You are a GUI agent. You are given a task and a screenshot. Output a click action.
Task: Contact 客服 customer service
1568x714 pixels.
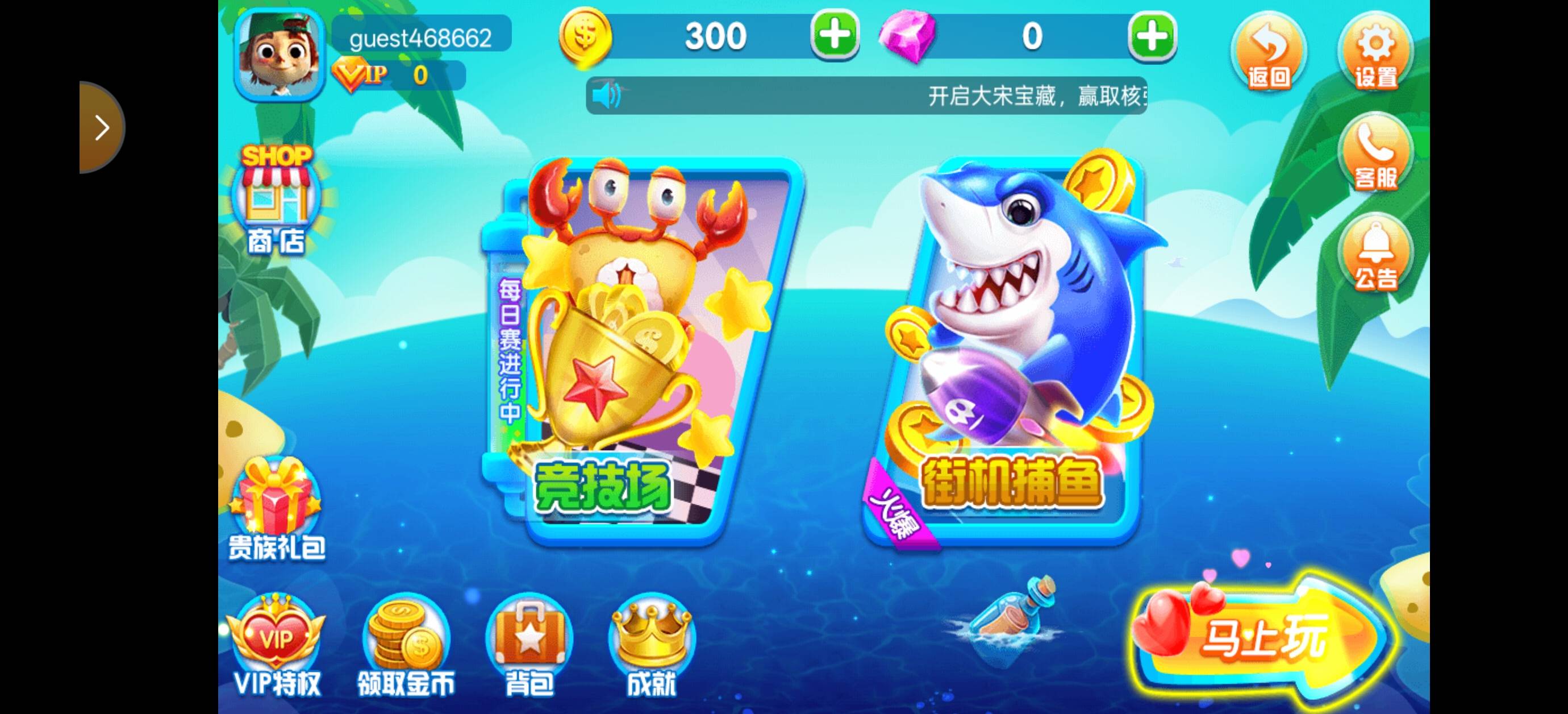1375,153
